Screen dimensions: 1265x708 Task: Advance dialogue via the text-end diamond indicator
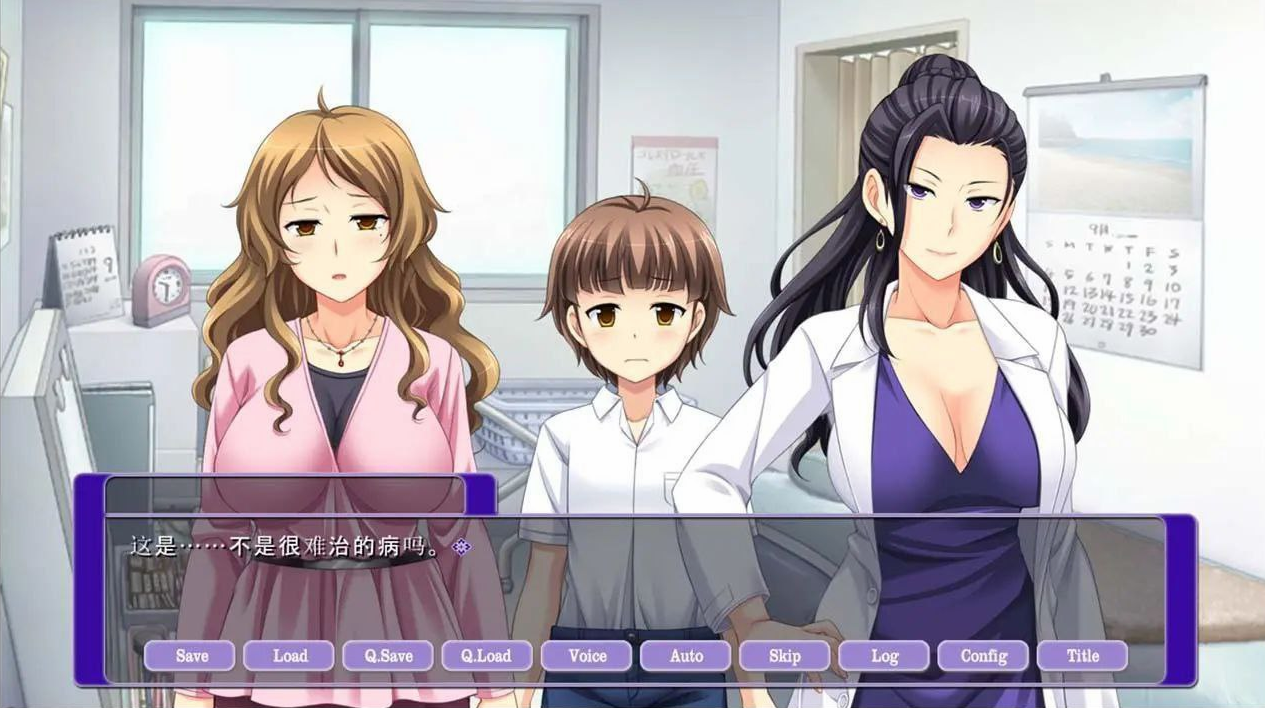click(x=461, y=547)
